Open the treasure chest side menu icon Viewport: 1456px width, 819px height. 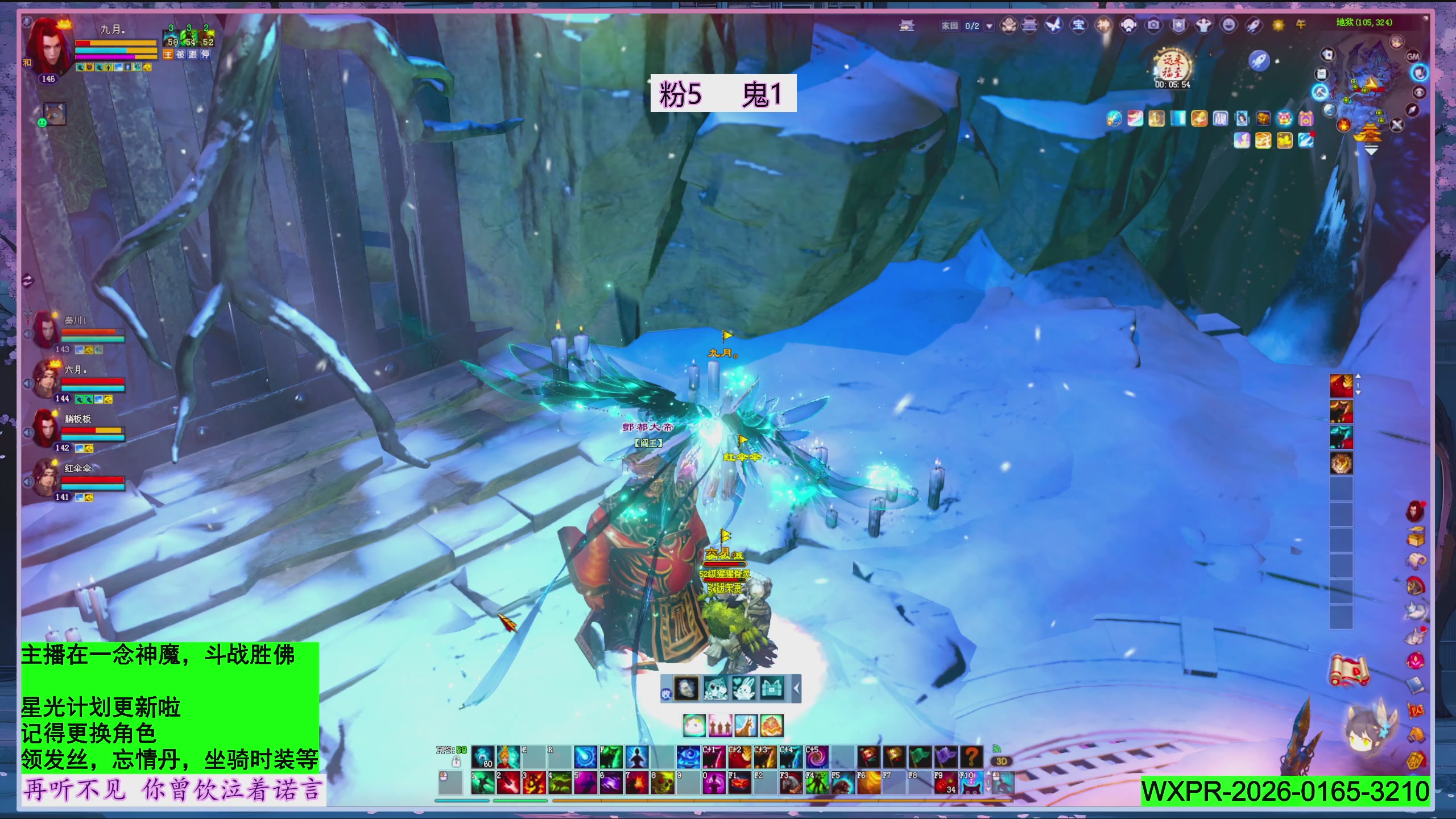point(1416,536)
